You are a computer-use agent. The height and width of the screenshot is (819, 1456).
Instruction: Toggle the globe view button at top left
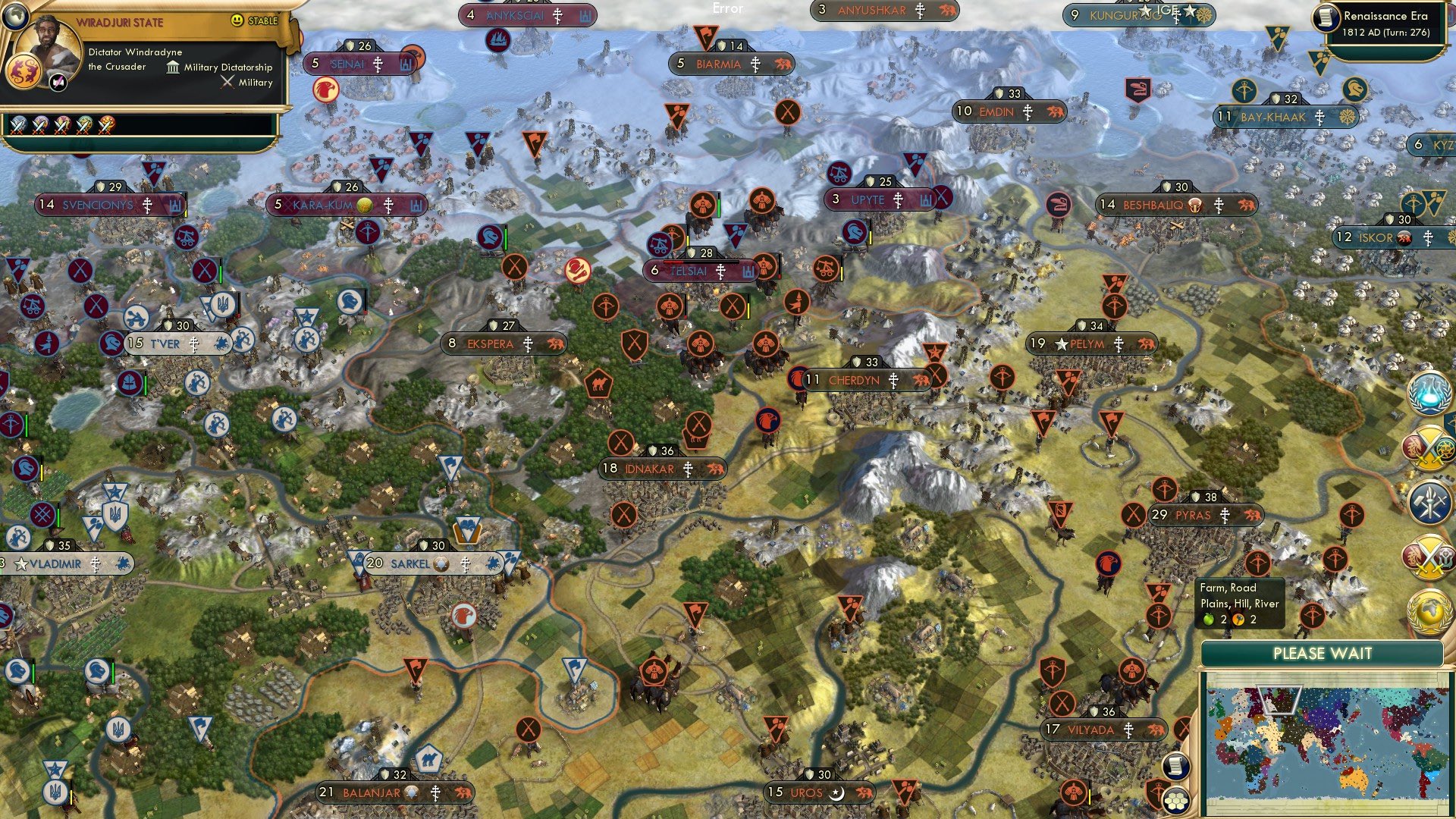point(16,17)
